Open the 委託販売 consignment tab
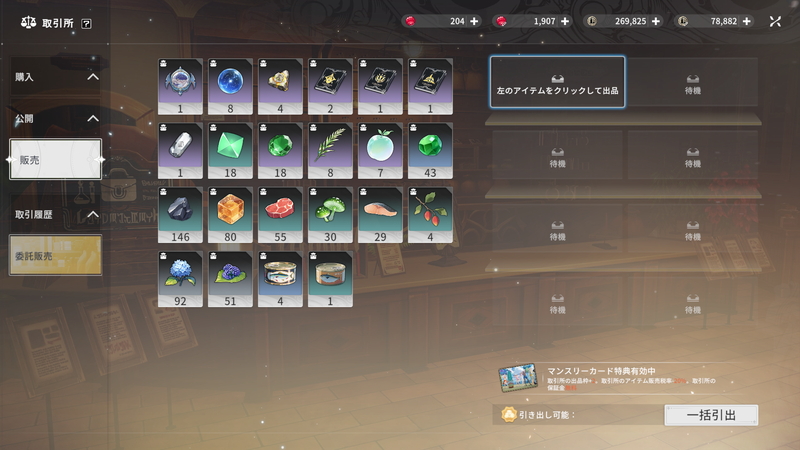 coord(55,254)
